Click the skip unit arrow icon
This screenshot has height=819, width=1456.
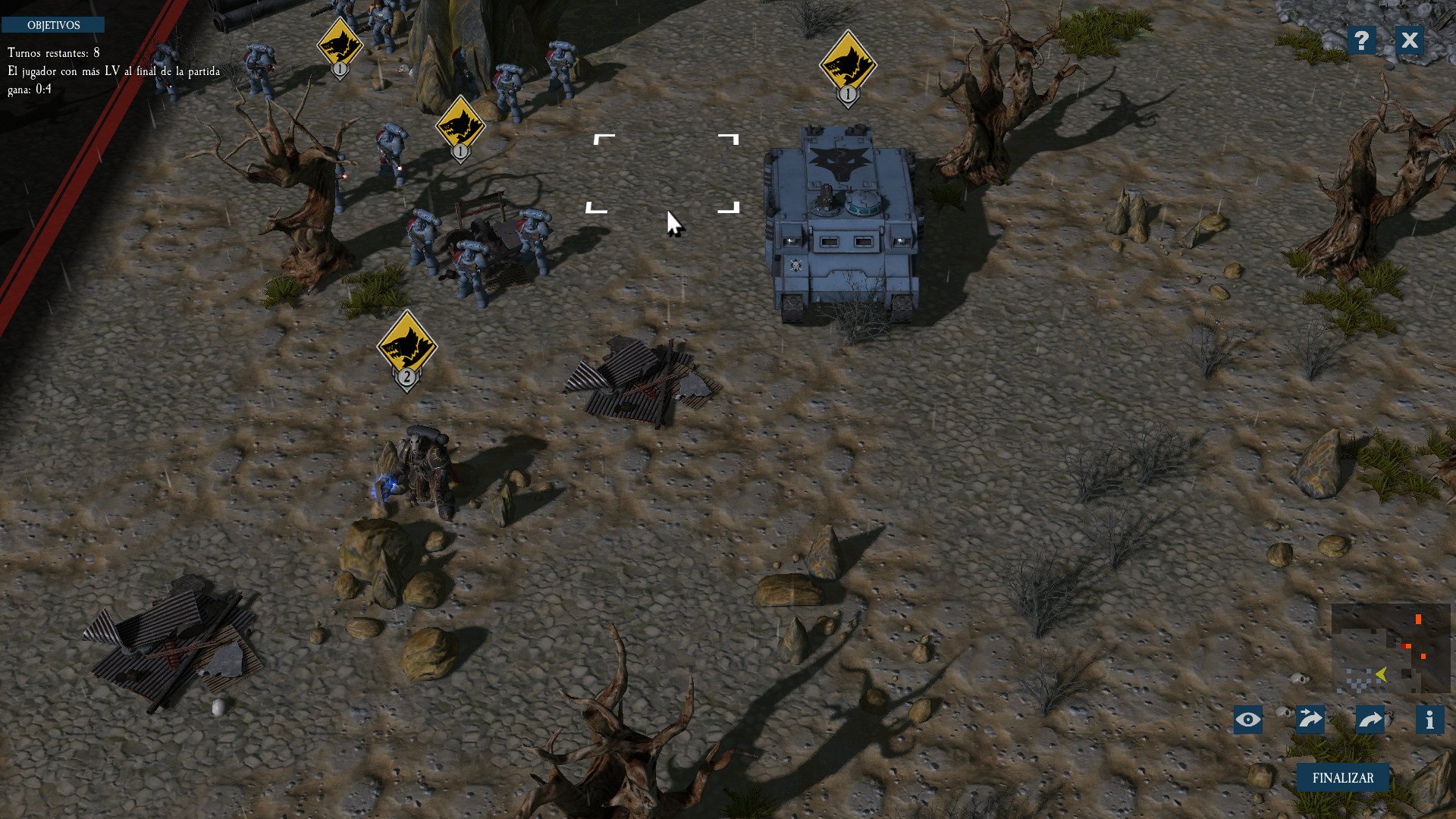pyautogui.click(x=1310, y=720)
